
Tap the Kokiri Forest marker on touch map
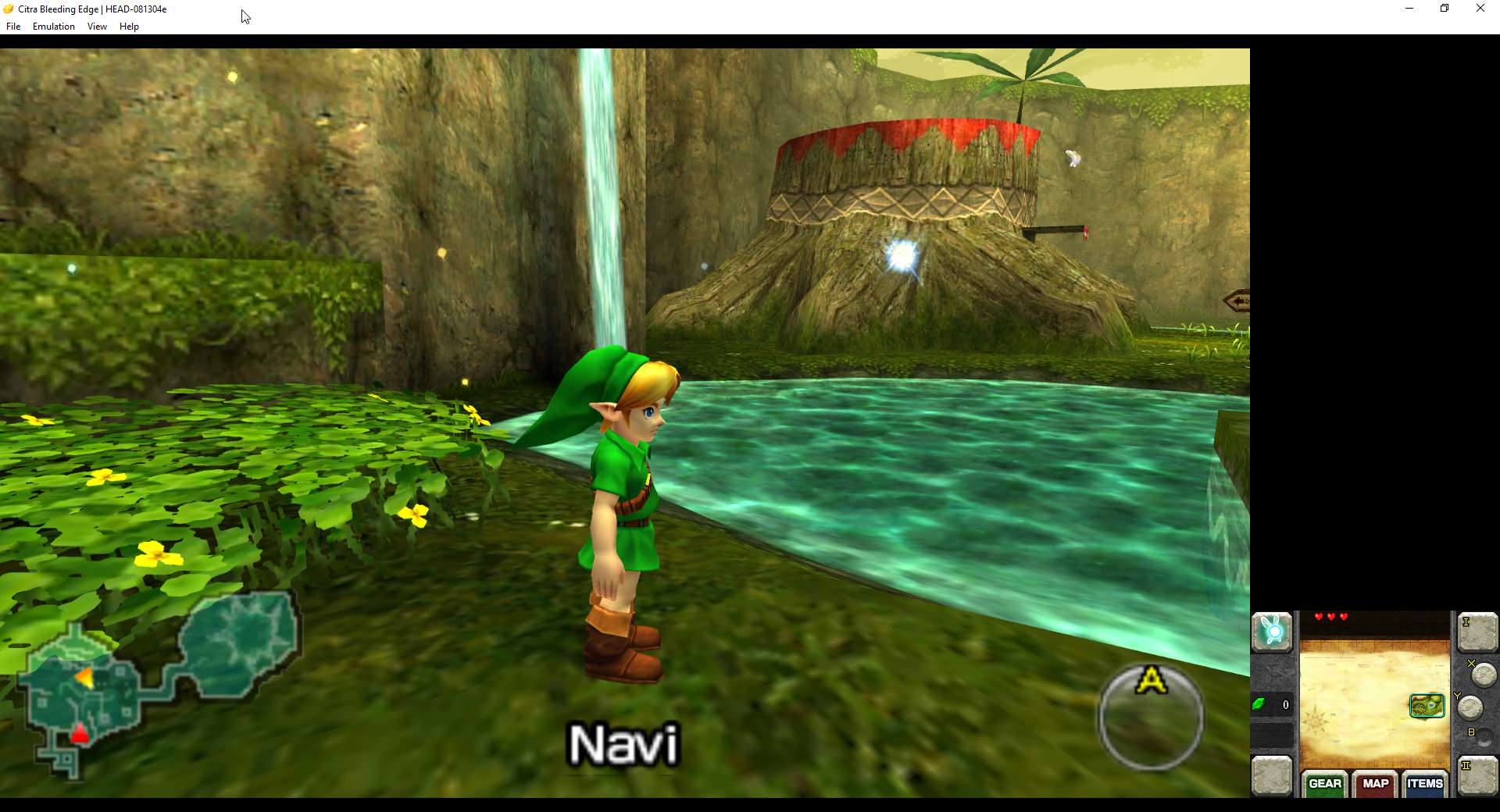click(x=1427, y=706)
